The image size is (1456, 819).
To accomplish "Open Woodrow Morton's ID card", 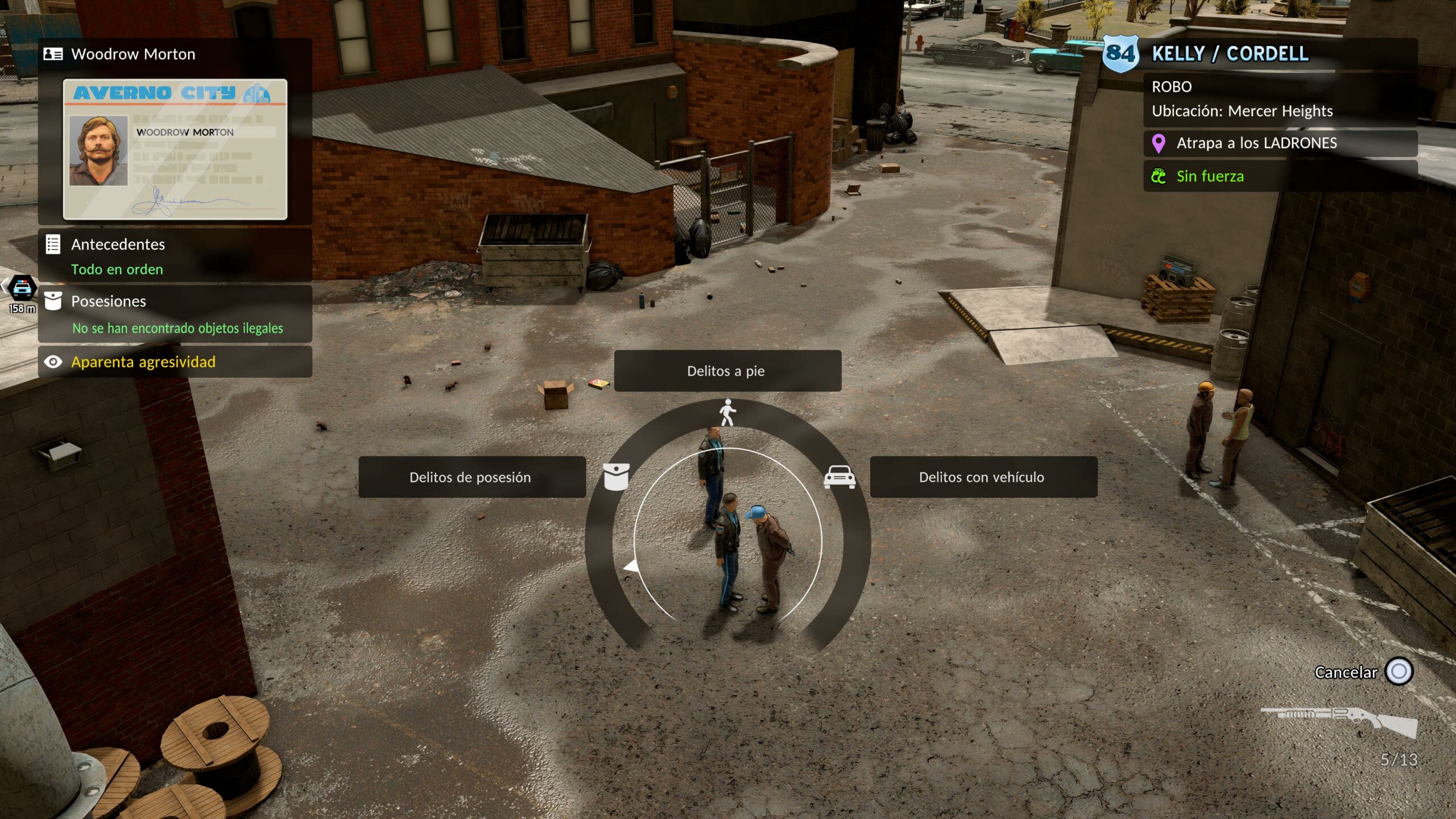I will point(175,149).
